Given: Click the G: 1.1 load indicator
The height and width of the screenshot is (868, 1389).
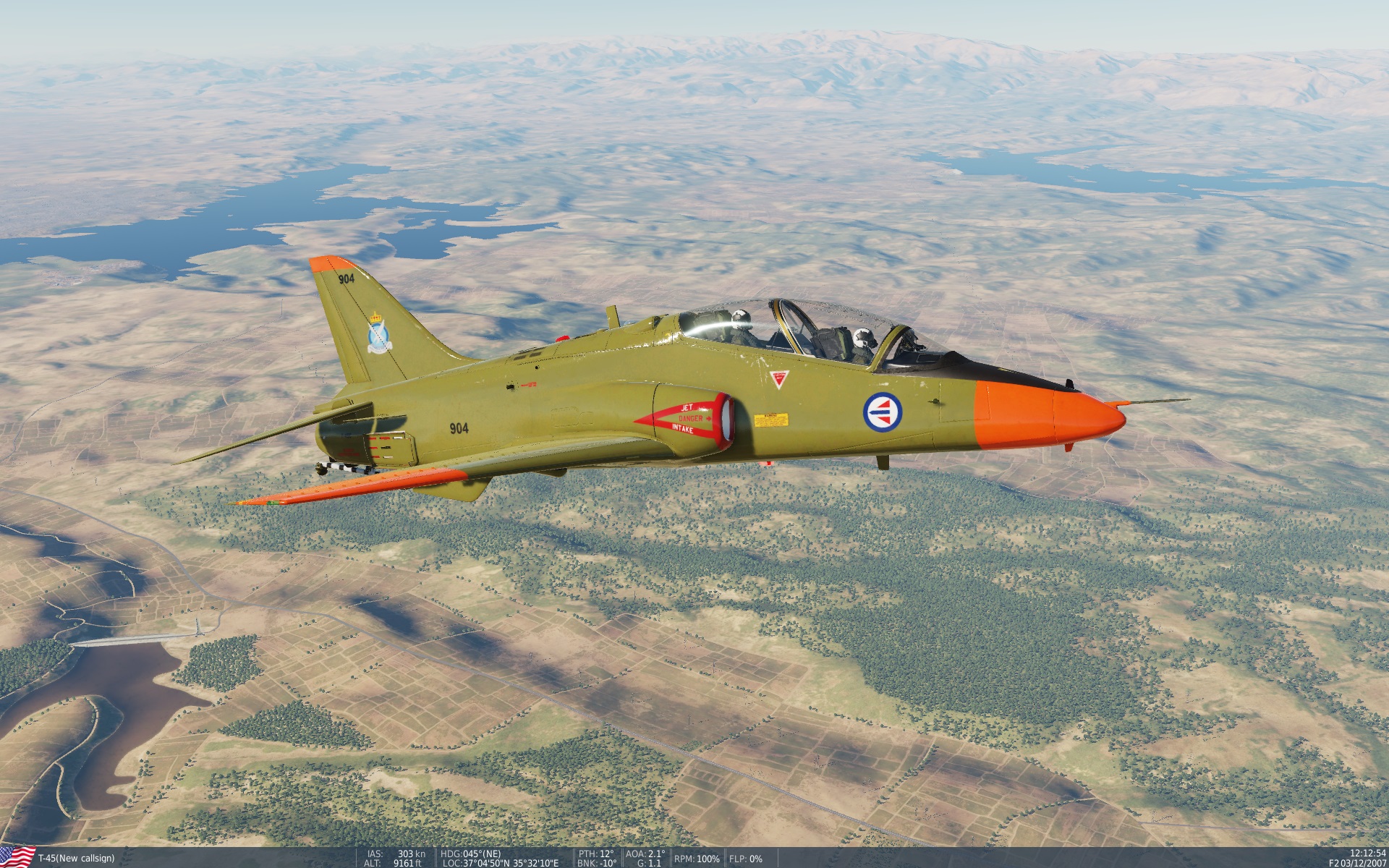Looking at the screenshot, I should point(649,862).
